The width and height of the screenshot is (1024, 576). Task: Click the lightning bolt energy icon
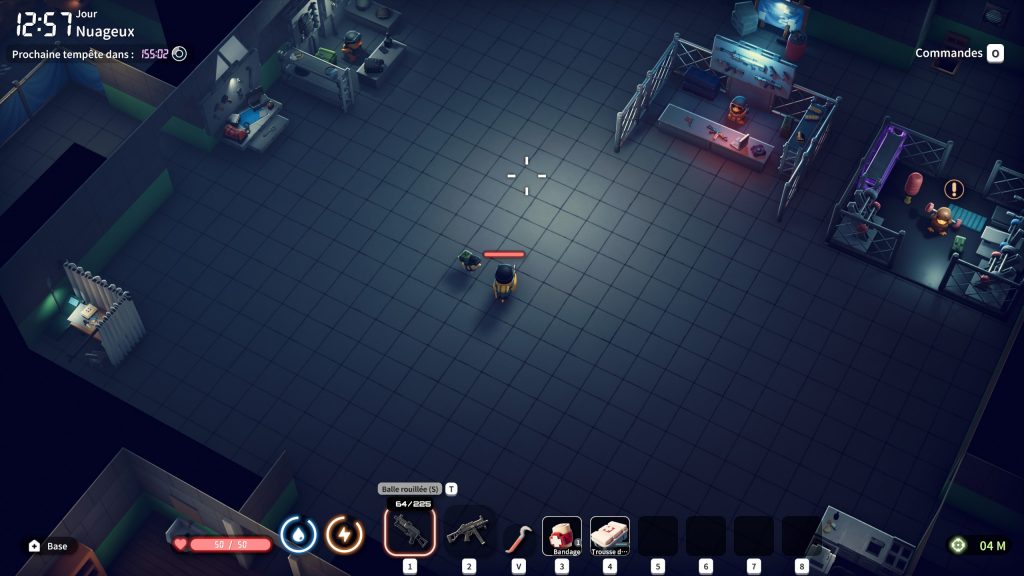click(x=345, y=535)
